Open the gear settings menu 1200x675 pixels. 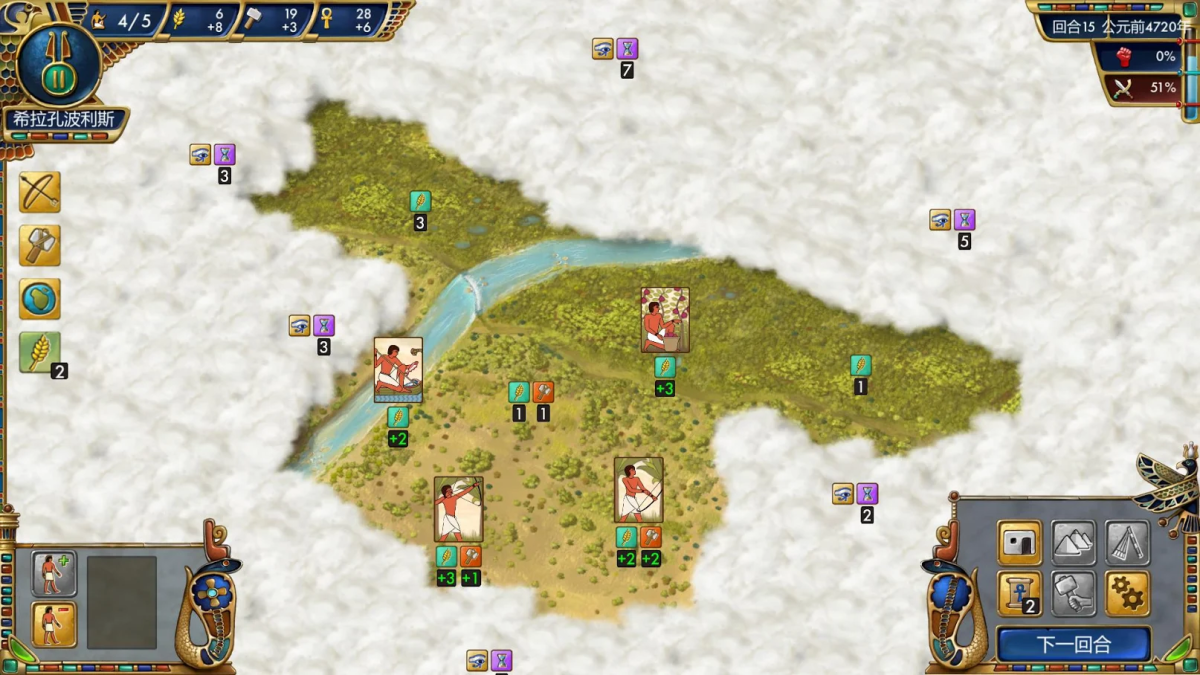coord(1127,594)
